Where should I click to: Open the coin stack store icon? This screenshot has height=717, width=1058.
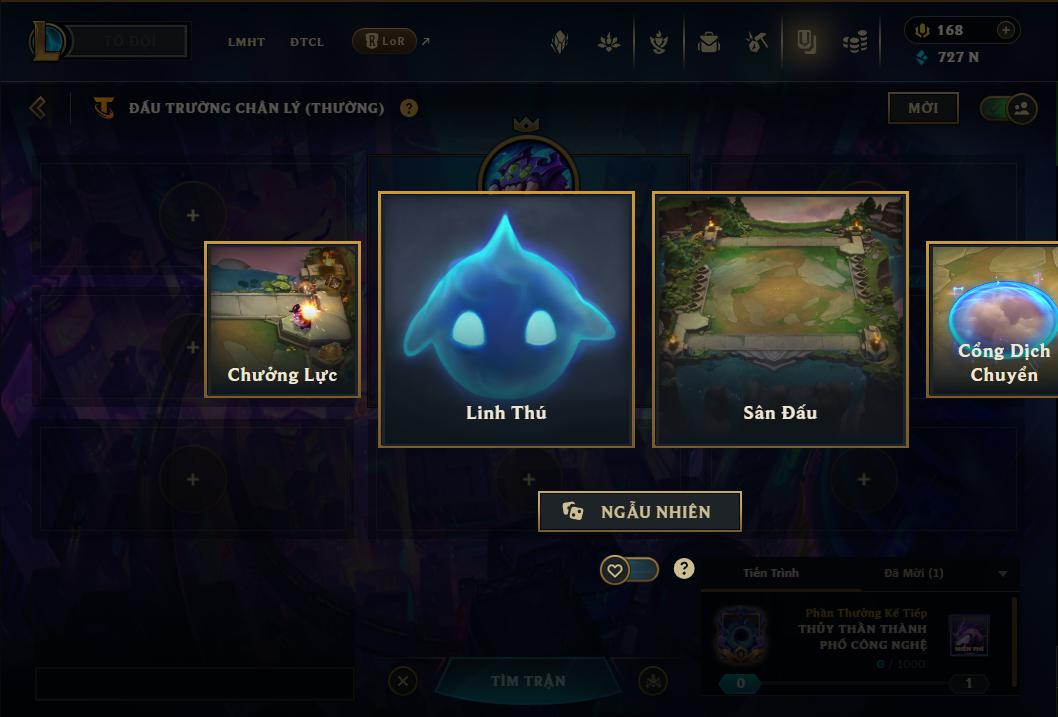coord(854,42)
